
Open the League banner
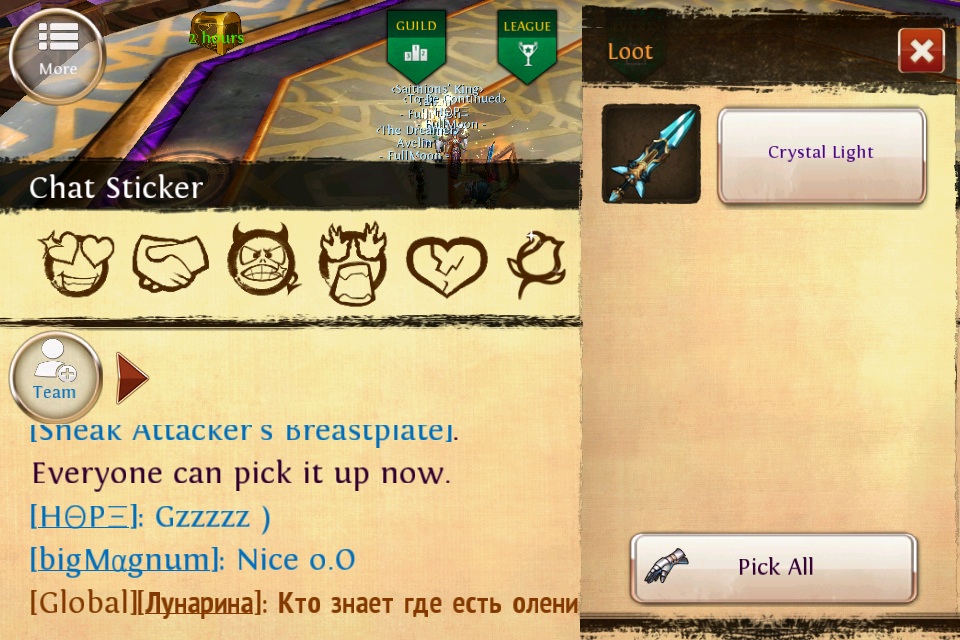click(x=527, y=46)
